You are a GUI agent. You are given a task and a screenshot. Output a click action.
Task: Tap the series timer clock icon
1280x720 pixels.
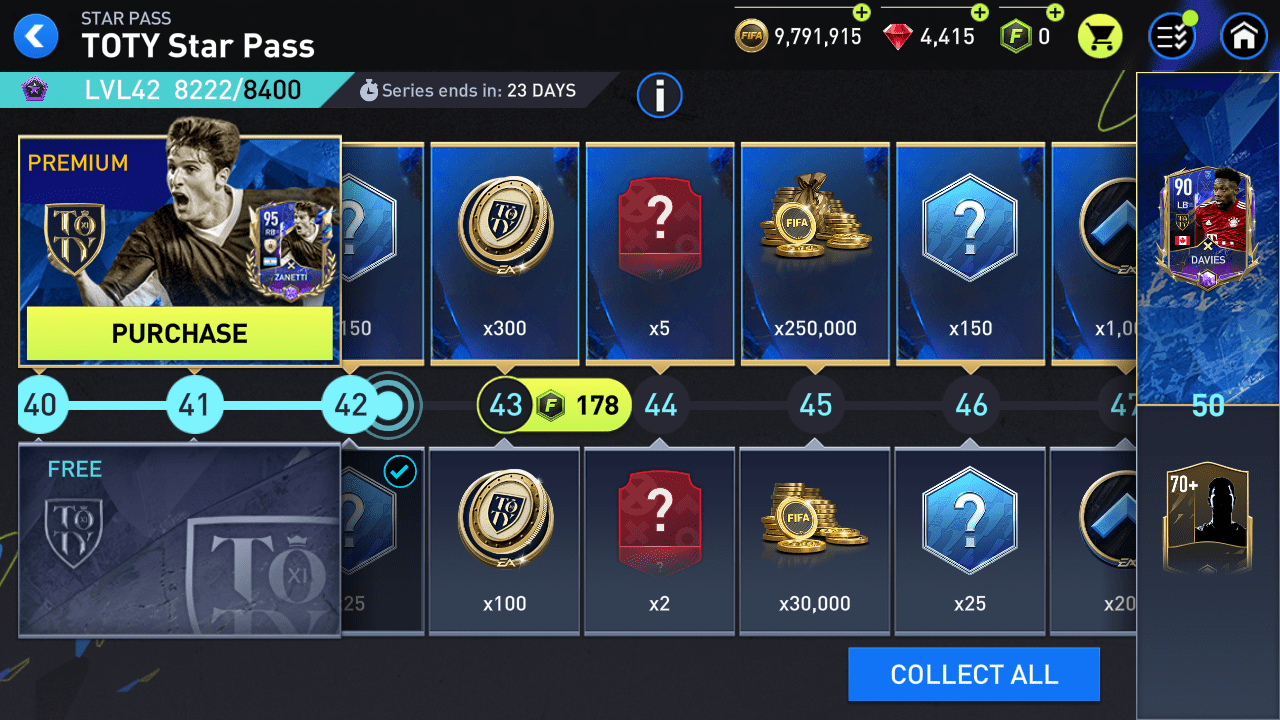pyautogui.click(x=369, y=90)
